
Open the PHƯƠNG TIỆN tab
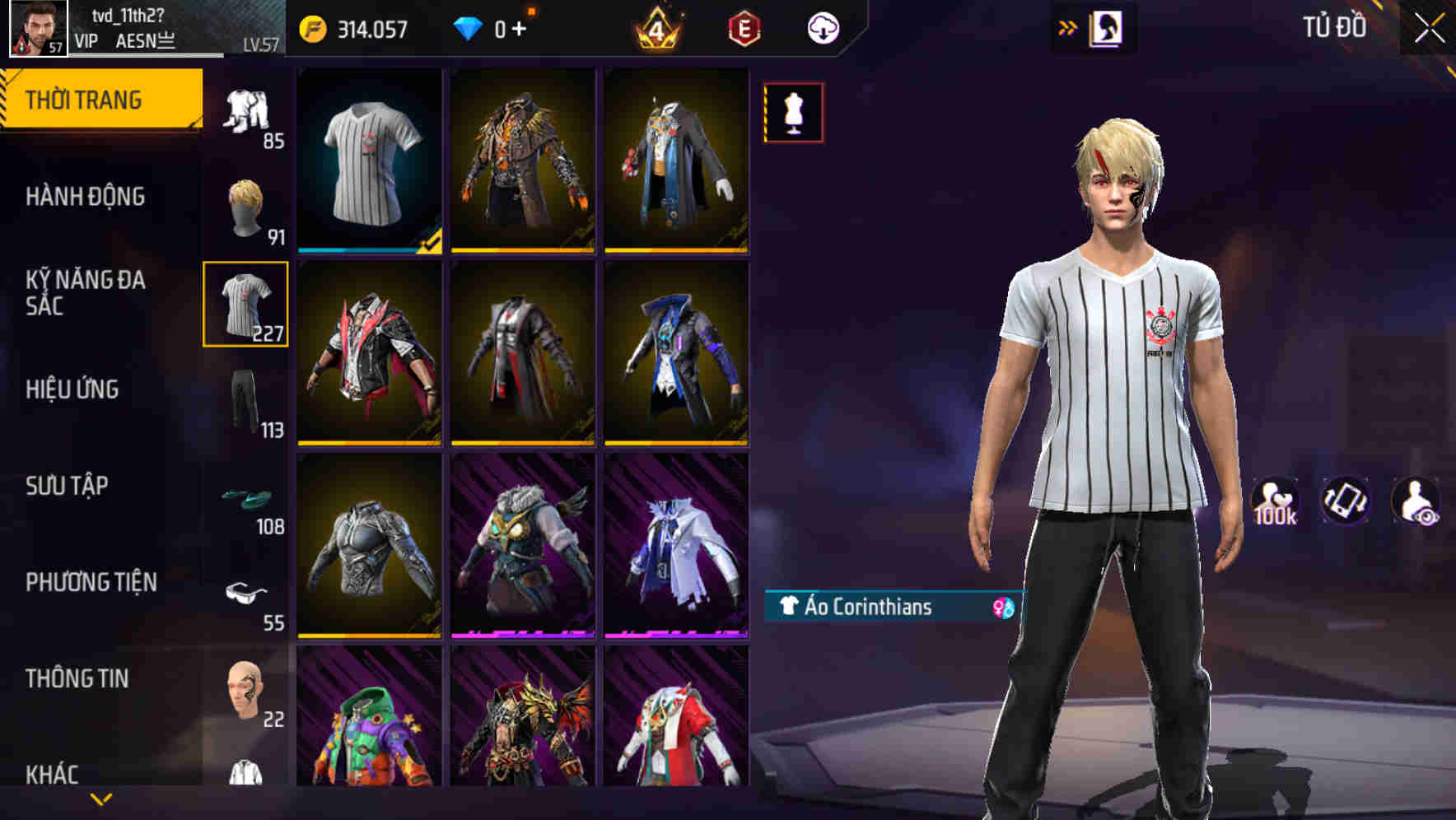coord(91,581)
